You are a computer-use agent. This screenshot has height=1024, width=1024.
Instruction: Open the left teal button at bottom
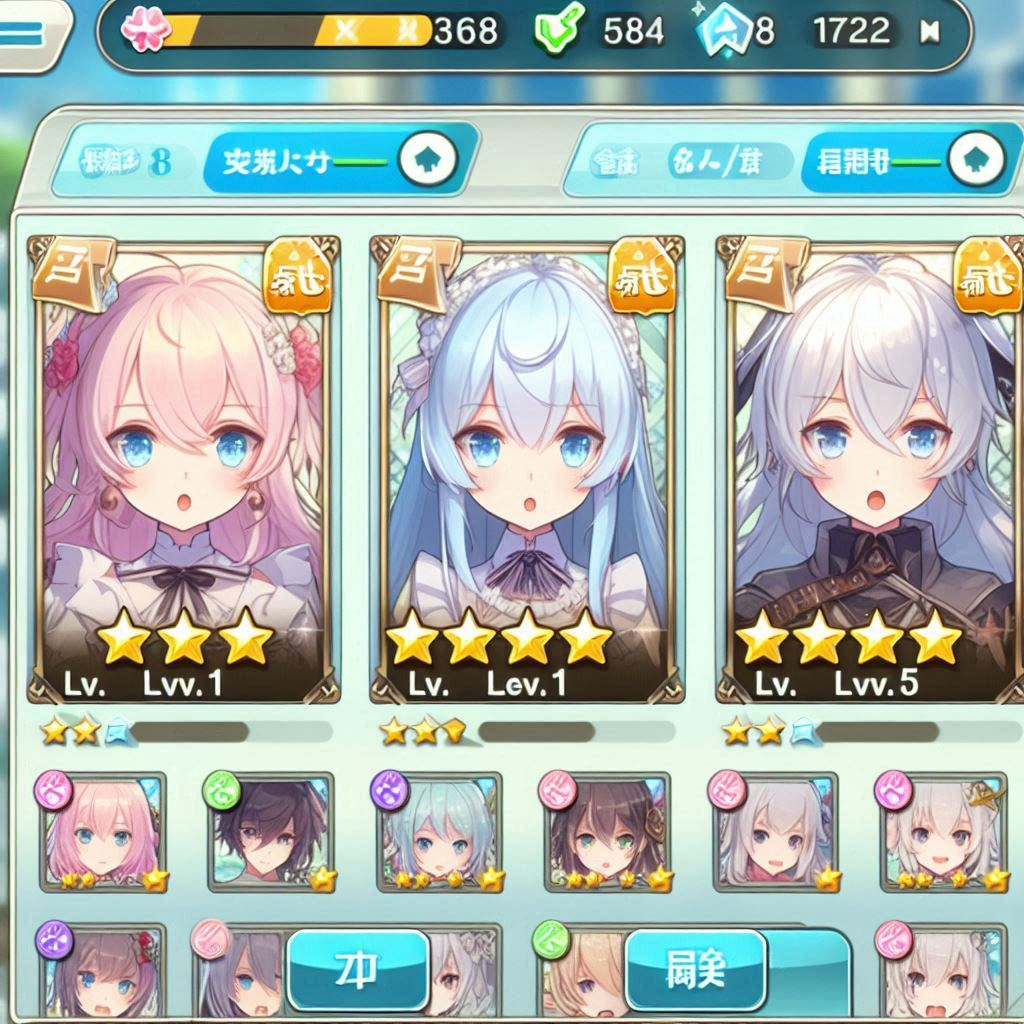pos(358,969)
